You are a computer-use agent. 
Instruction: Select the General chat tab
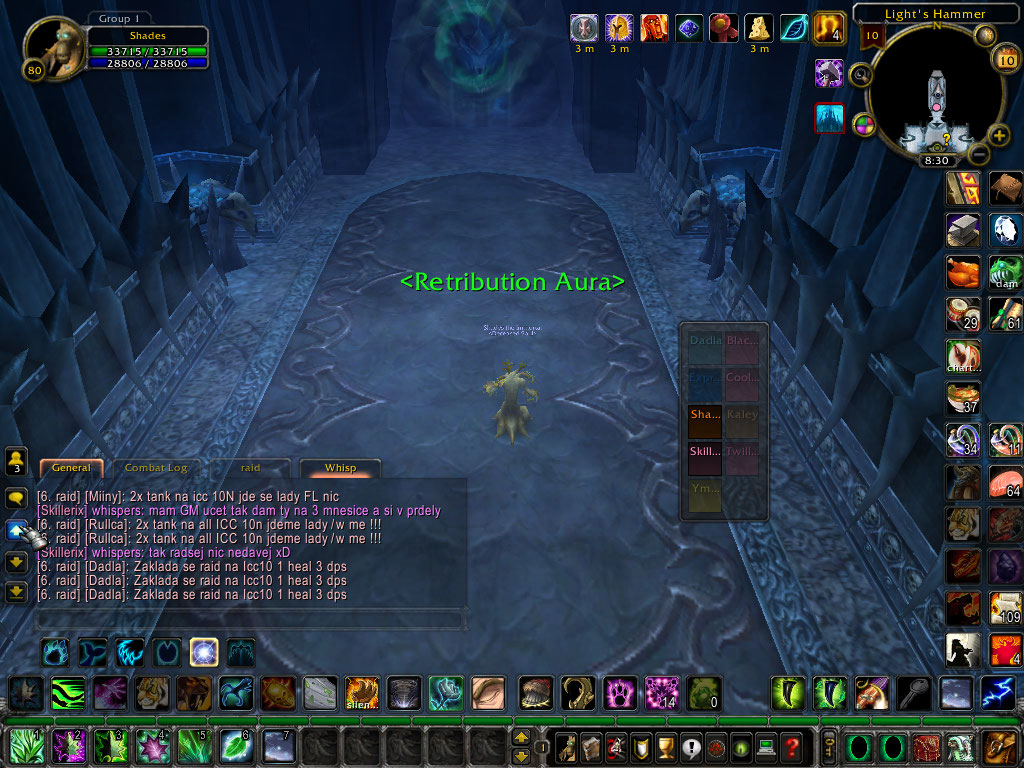[71, 468]
